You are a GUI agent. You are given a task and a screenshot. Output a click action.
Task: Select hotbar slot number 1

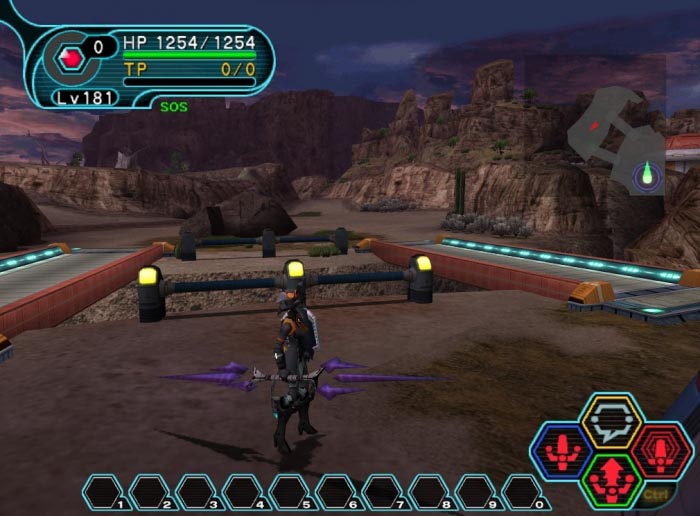click(x=102, y=492)
